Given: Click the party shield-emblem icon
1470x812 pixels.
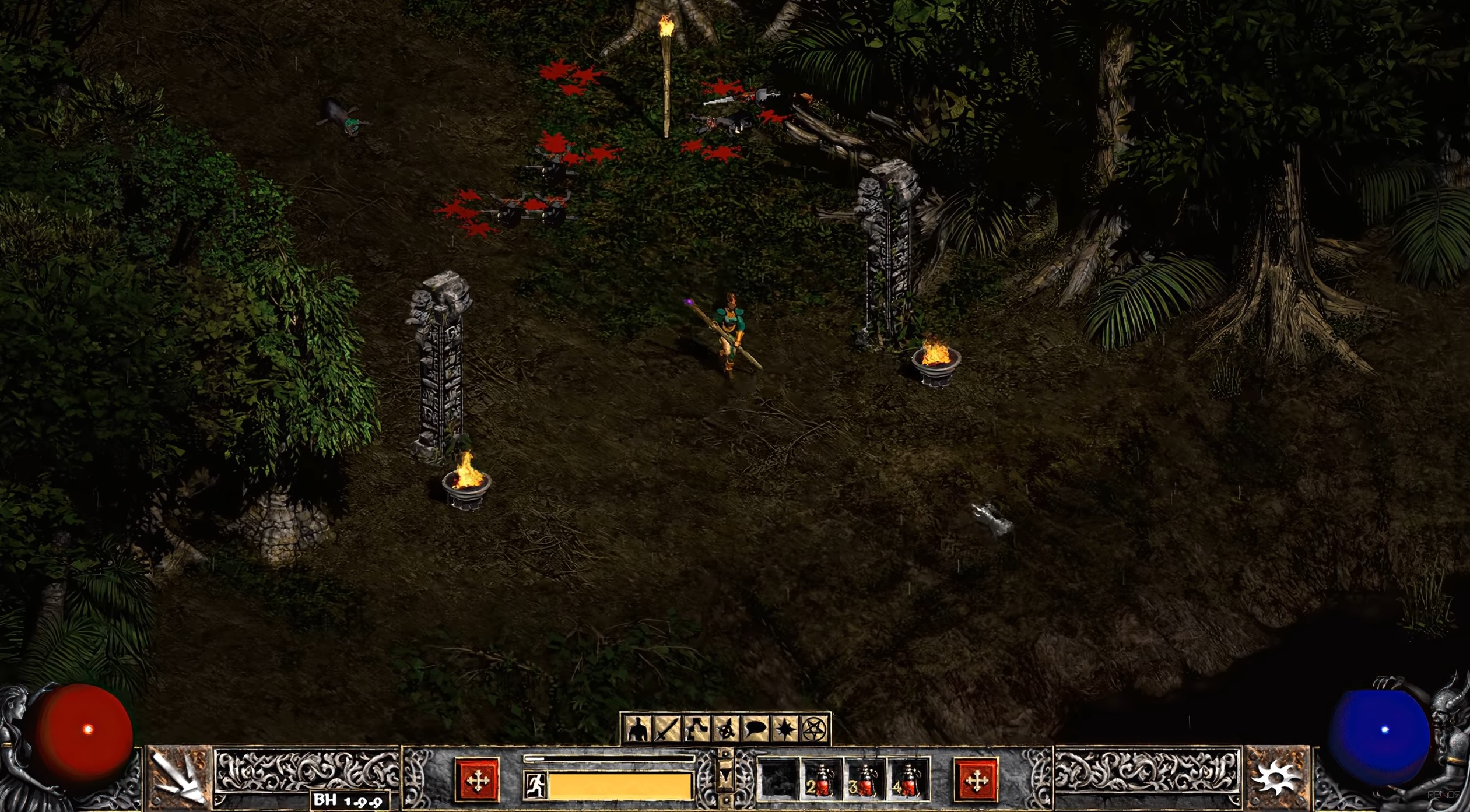Looking at the screenshot, I should tap(726, 729).
